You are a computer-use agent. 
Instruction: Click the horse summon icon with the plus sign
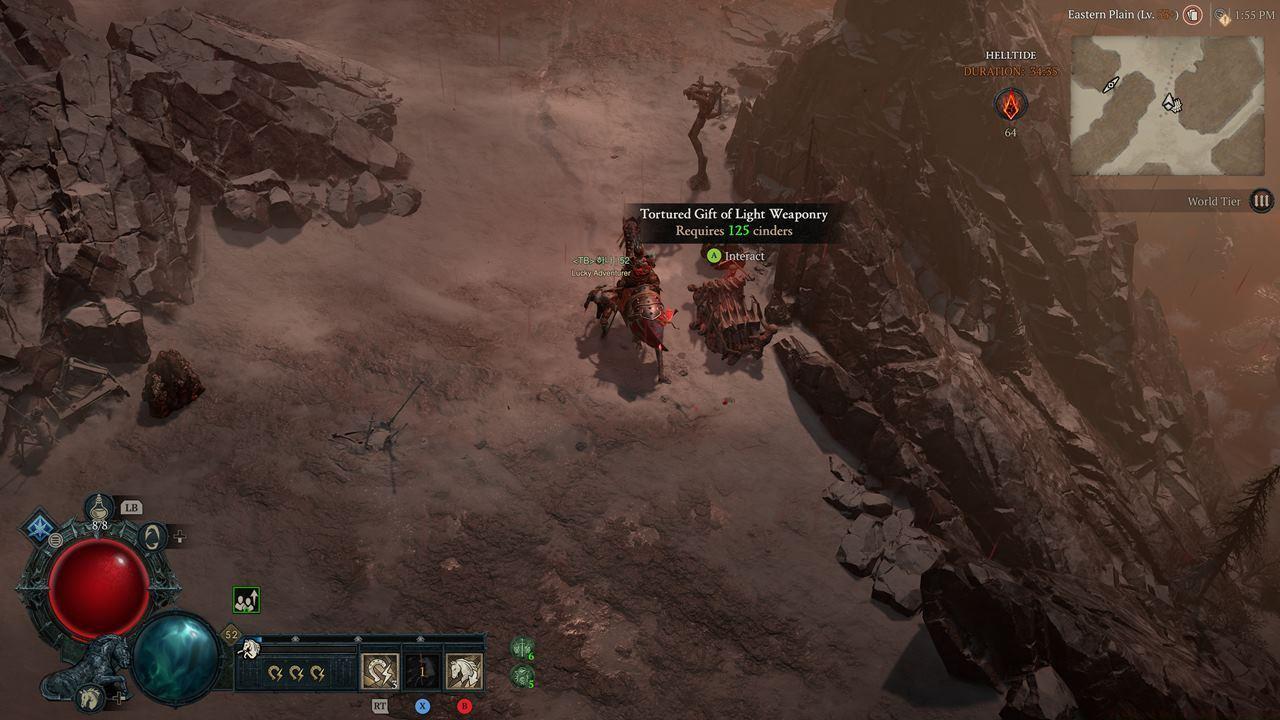click(89, 697)
